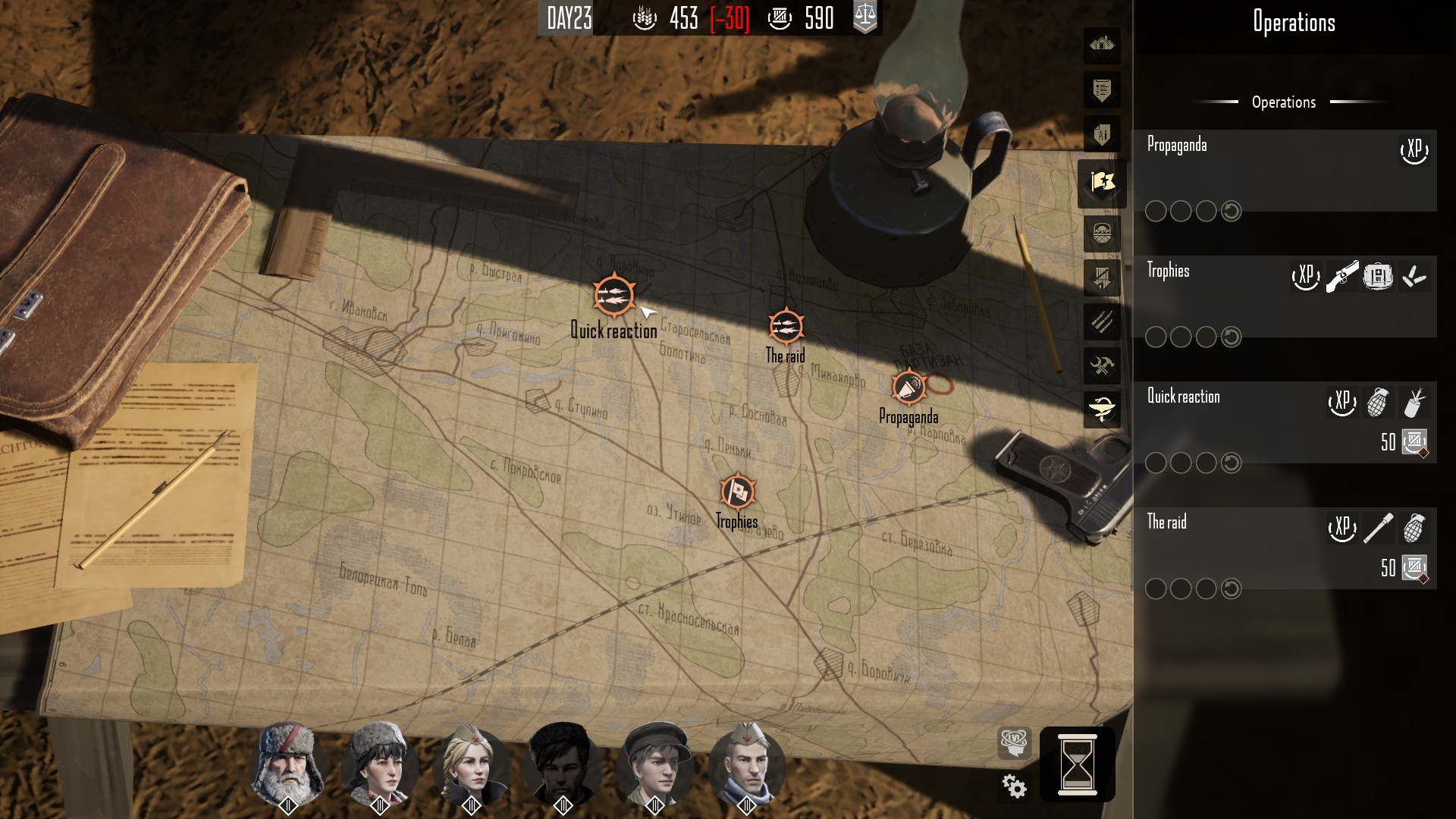Click the shotgun reward icon on Trophies
This screenshot has width=1456, height=819.
pyautogui.click(x=1342, y=277)
